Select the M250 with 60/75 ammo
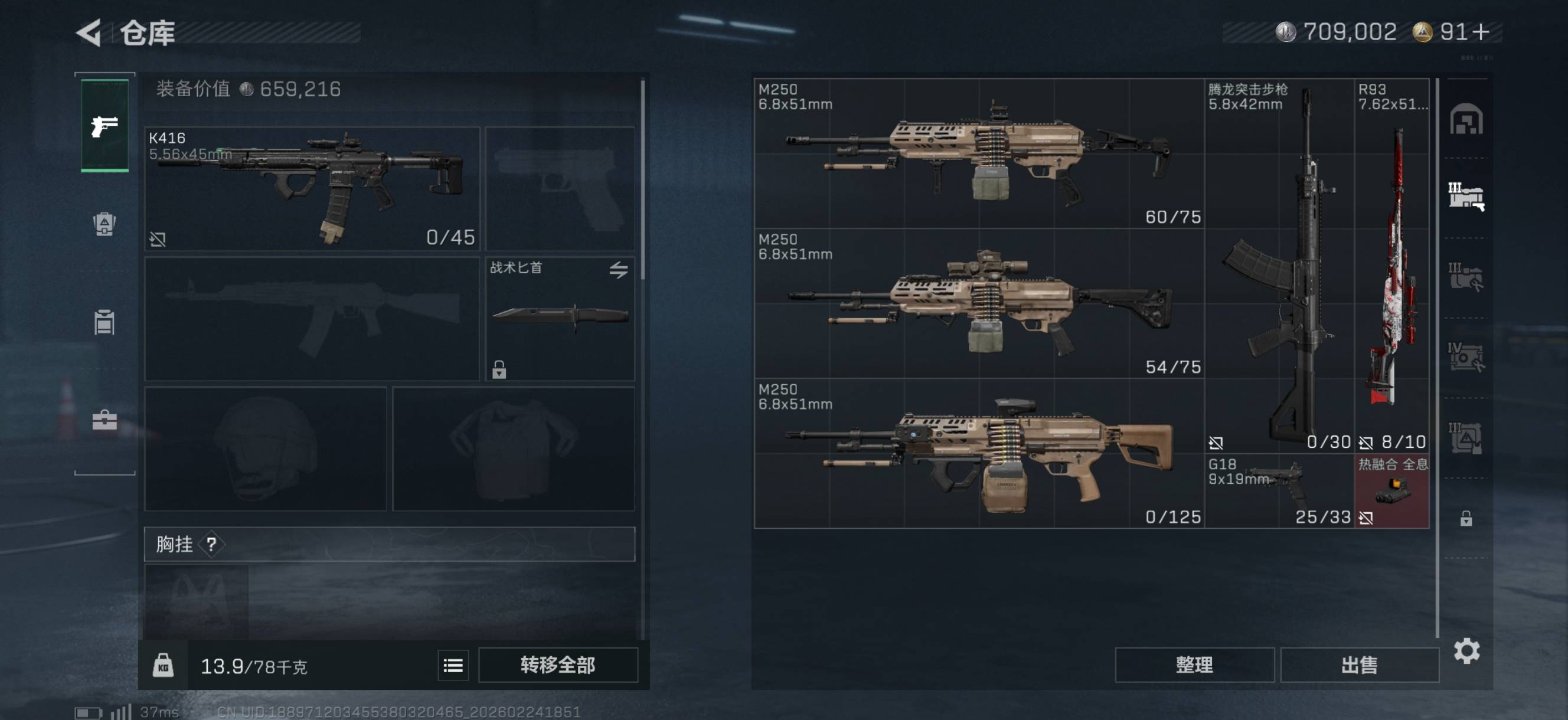The image size is (1568, 720). pos(978,153)
